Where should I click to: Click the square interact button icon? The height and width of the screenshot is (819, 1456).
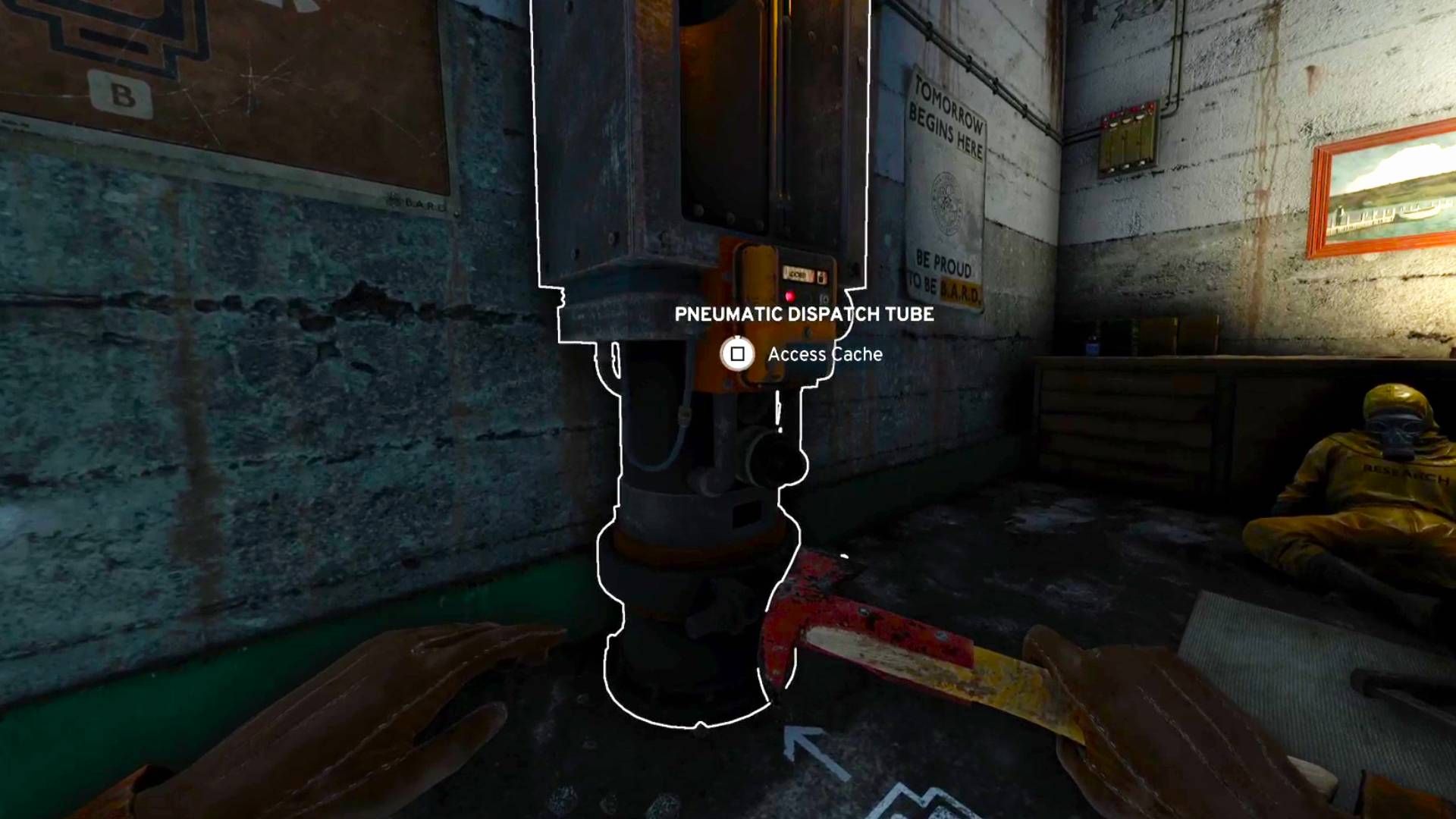[x=738, y=353]
